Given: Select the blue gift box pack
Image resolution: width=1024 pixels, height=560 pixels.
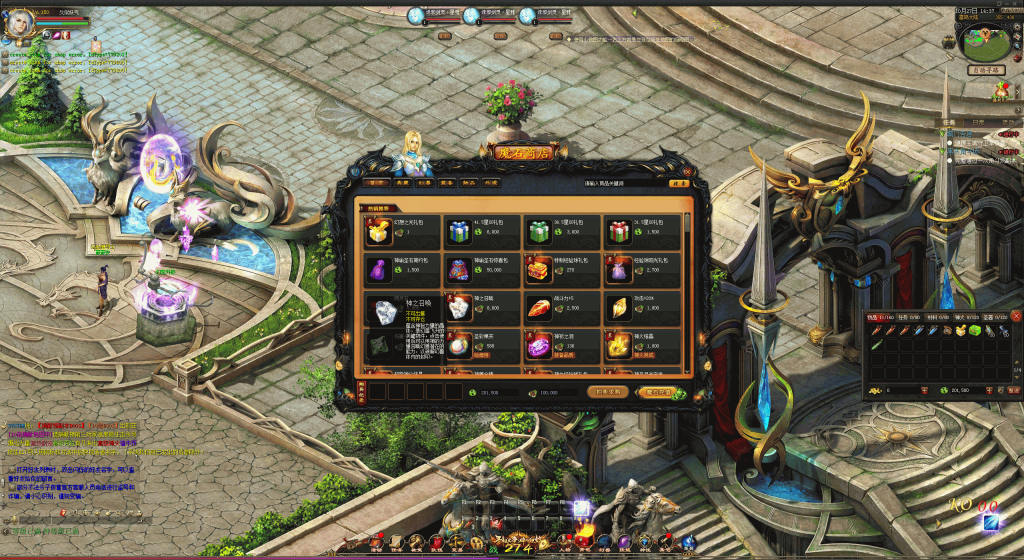Looking at the screenshot, I should tap(457, 231).
